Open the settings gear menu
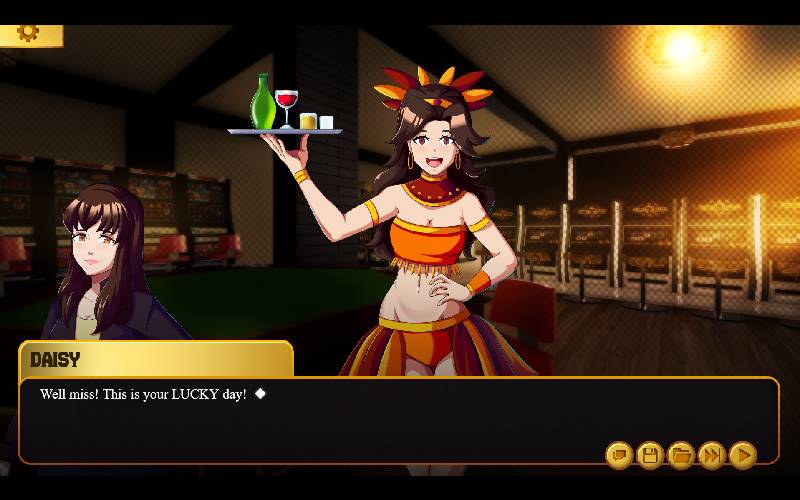800x500 pixels. (x=27, y=33)
